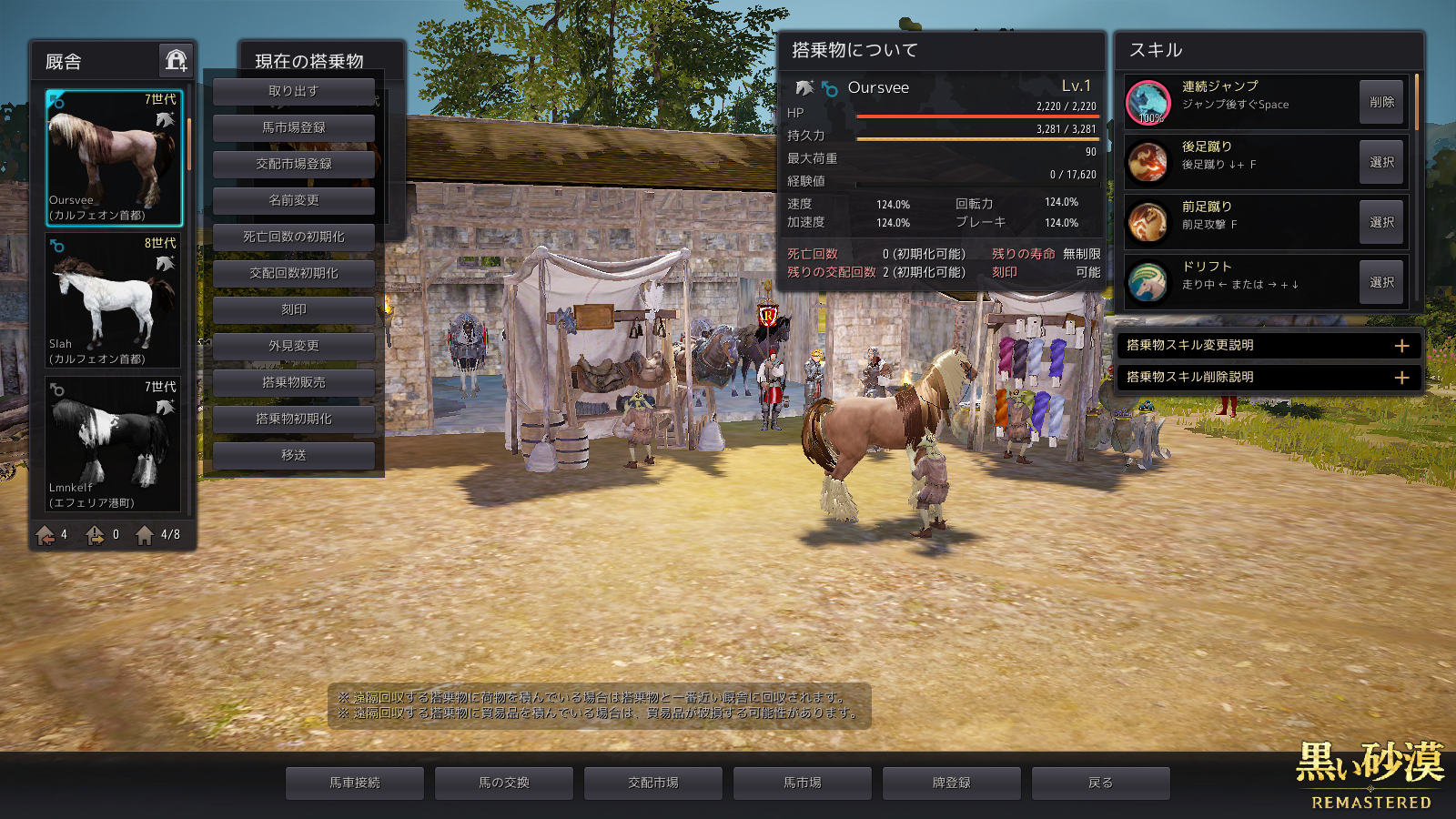This screenshot has height=819, width=1456.
Task: Select the white horse Slah
Action: click(x=114, y=300)
